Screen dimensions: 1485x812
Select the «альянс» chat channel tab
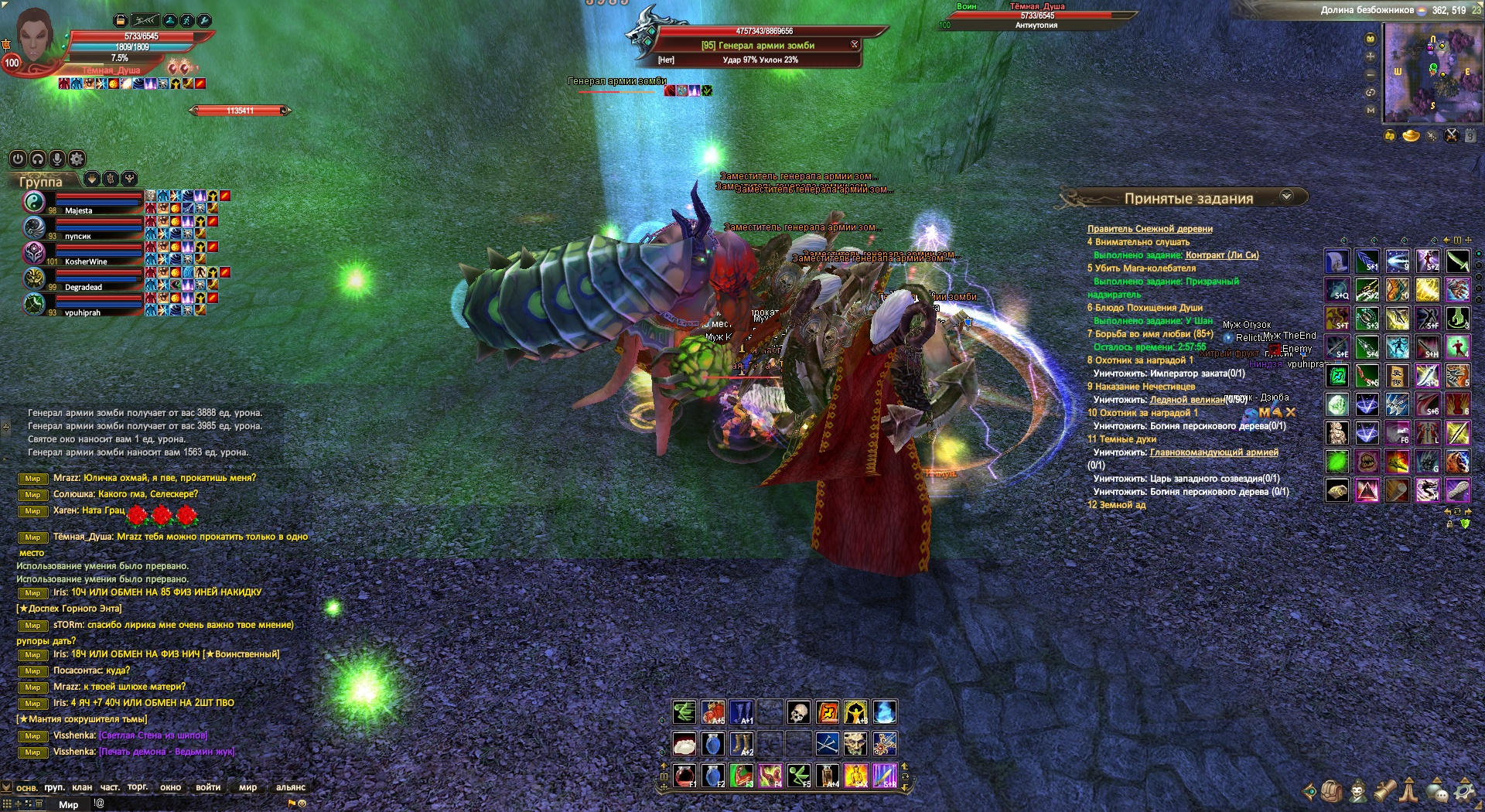(x=291, y=787)
